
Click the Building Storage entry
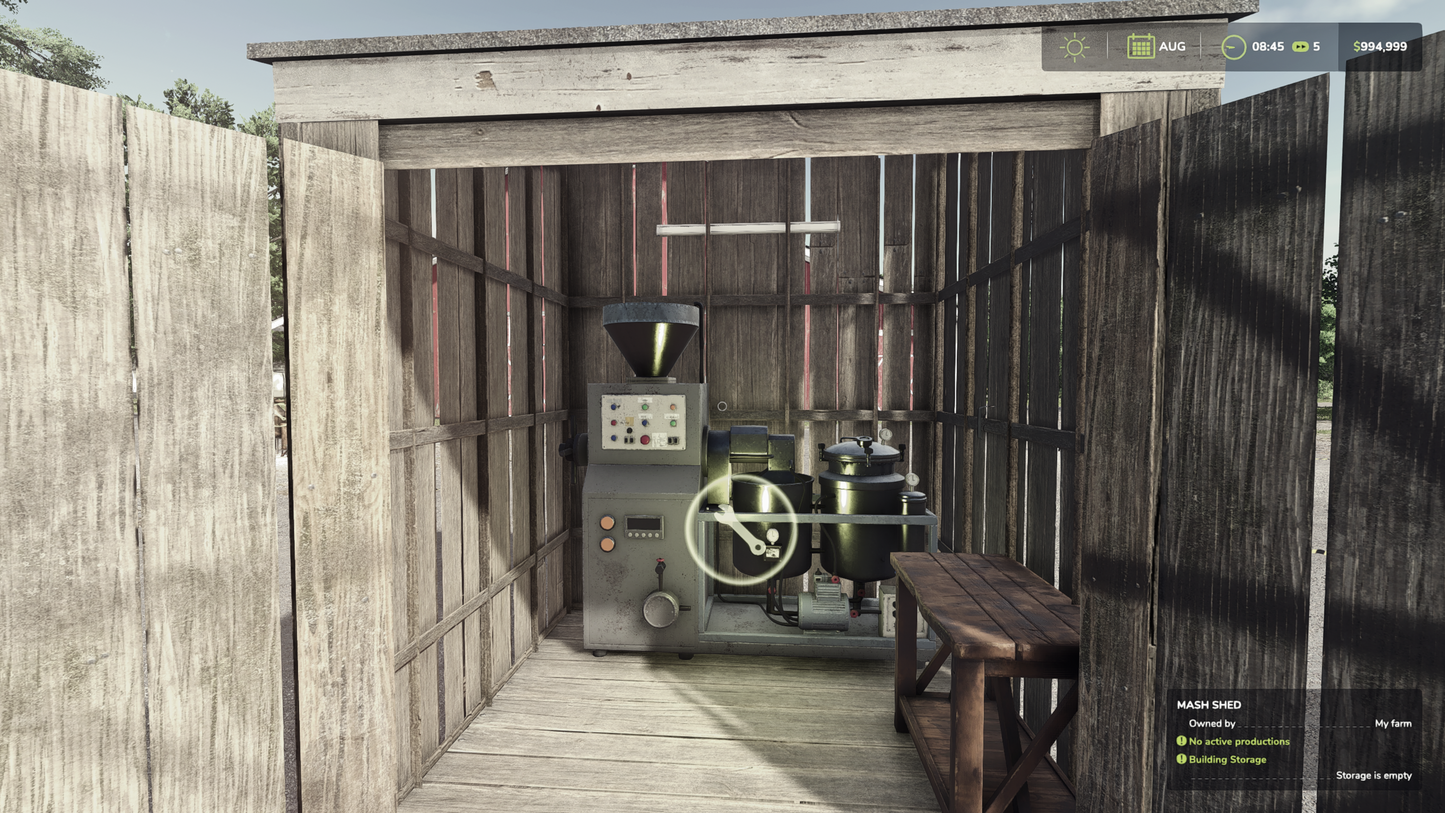pyautogui.click(x=1227, y=758)
